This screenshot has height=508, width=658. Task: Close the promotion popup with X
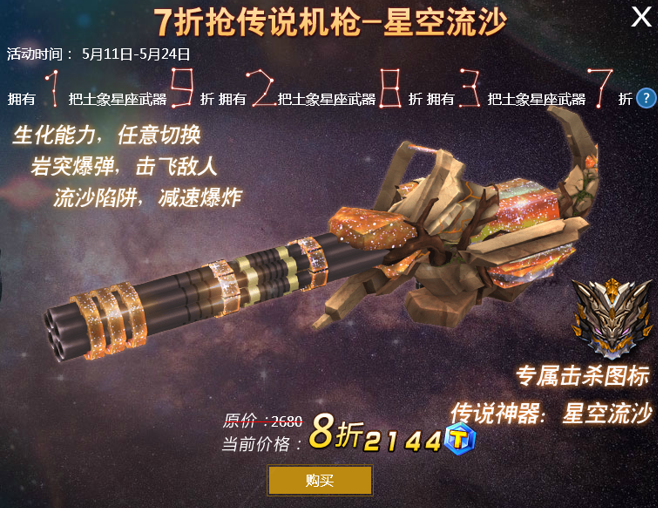(x=641, y=17)
